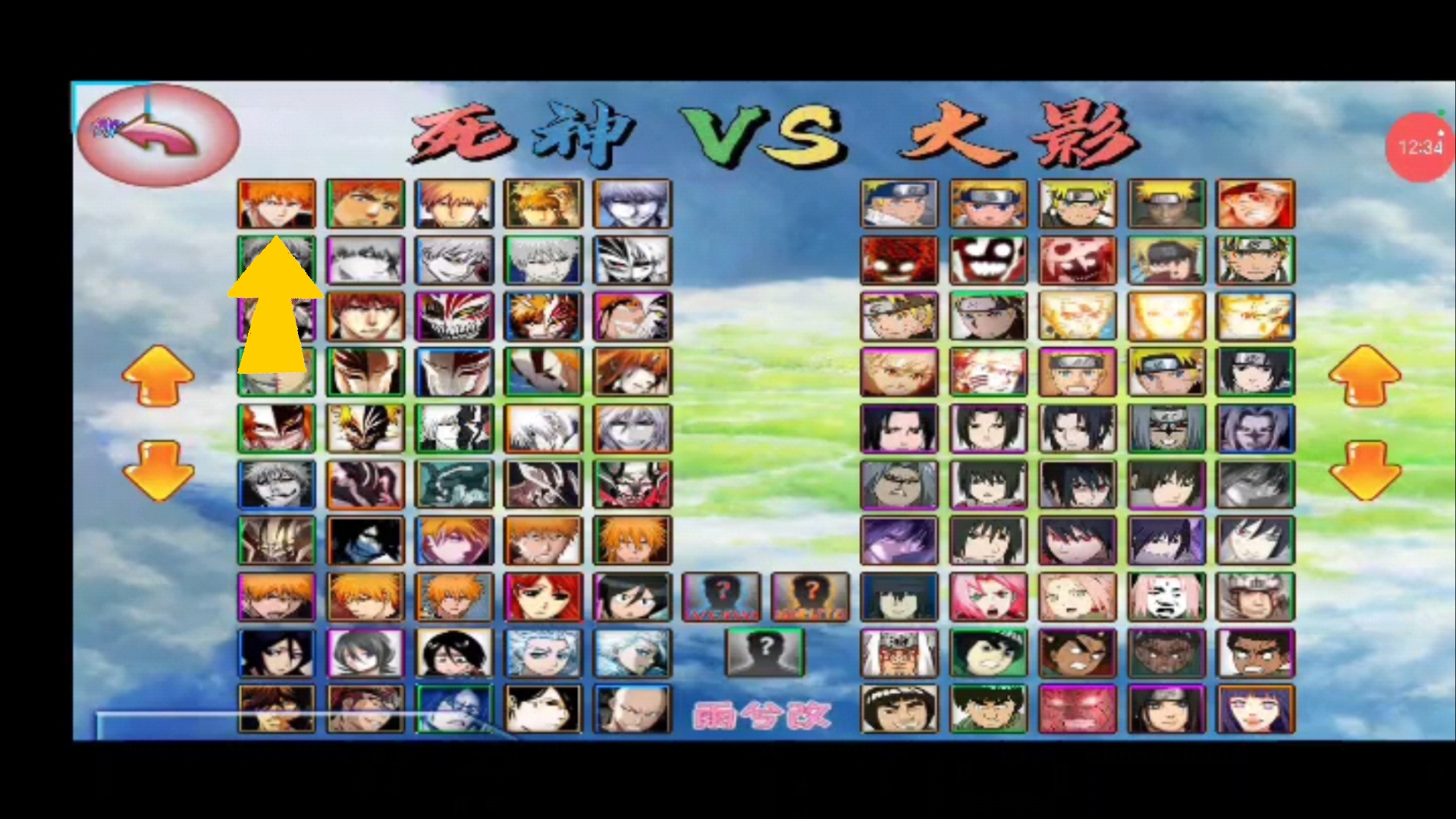
Task: Click the hidden green-bordered mystery character slot
Action: [765, 652]
